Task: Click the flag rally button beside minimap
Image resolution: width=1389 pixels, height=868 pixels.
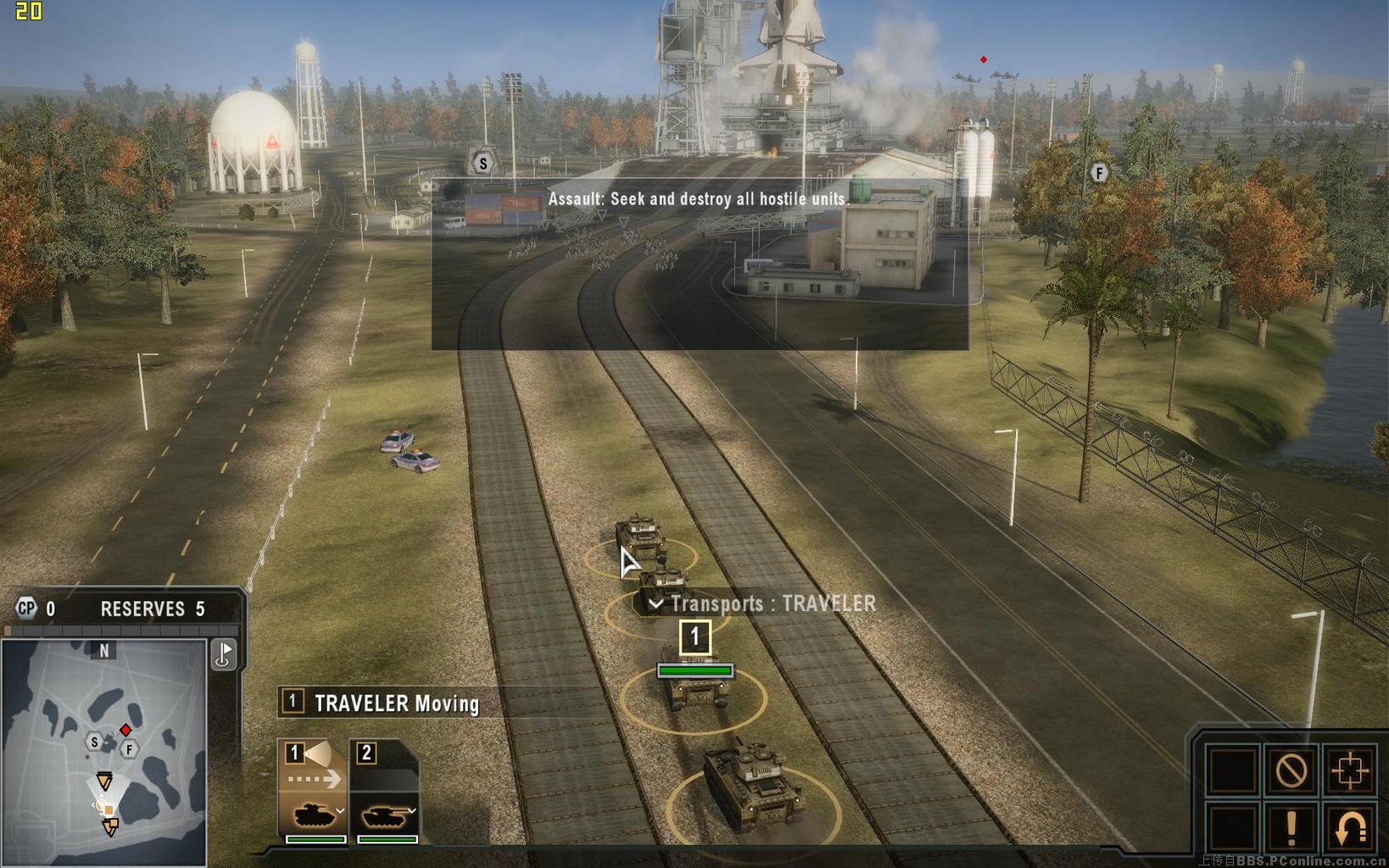Action: point(224,654)
